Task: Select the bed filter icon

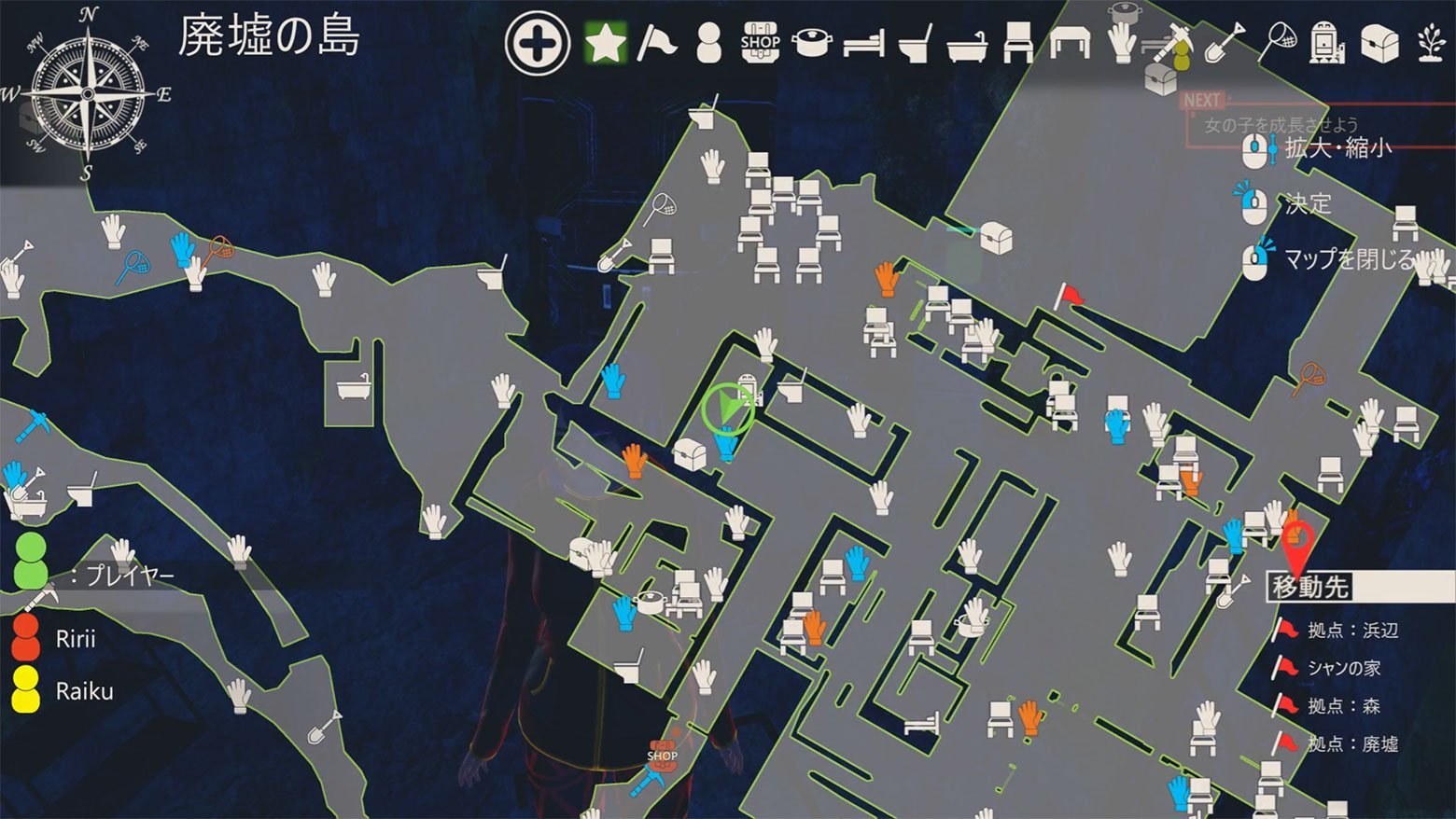Action: point(863,44)
